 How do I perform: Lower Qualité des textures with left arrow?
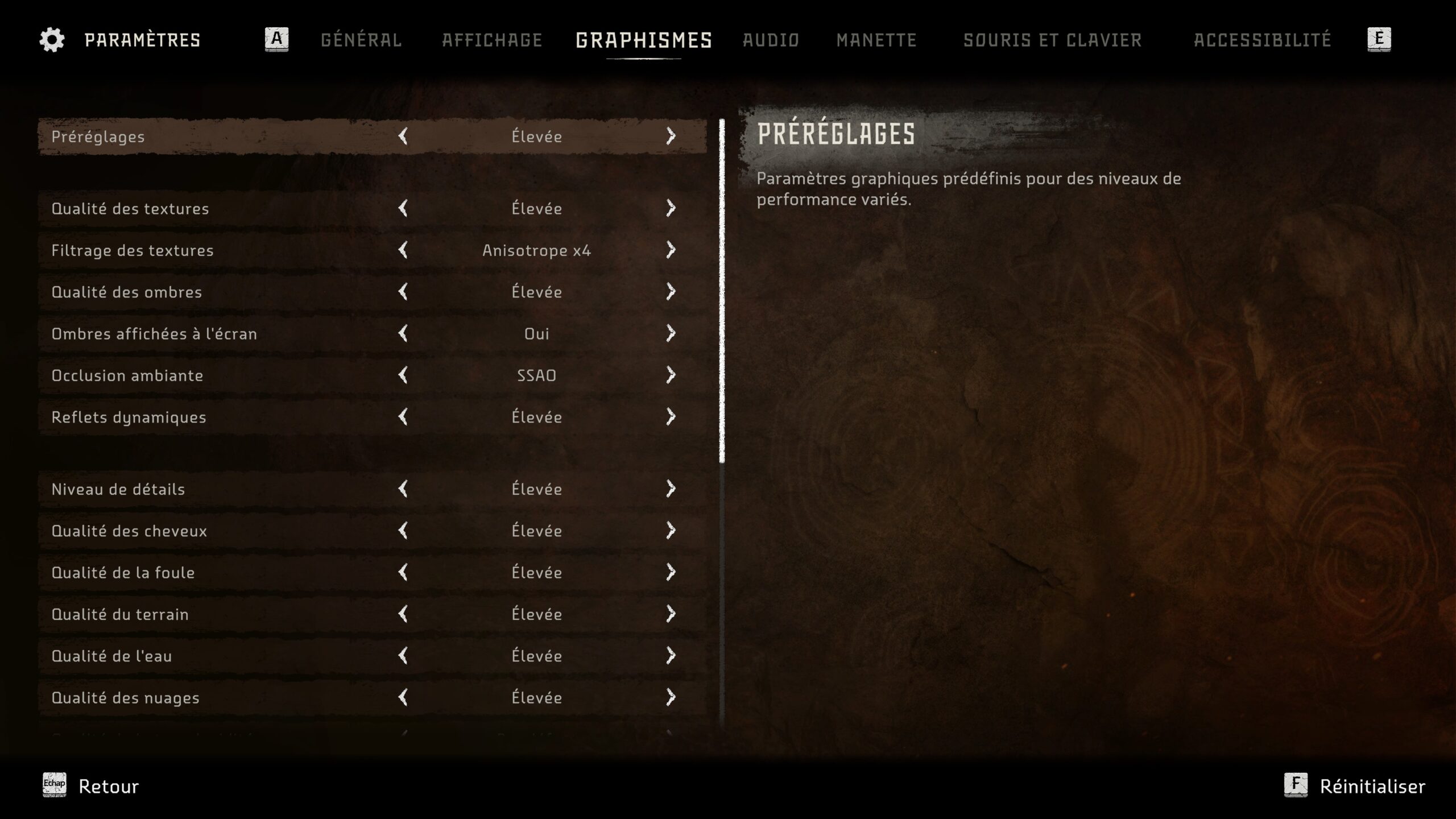403,208
